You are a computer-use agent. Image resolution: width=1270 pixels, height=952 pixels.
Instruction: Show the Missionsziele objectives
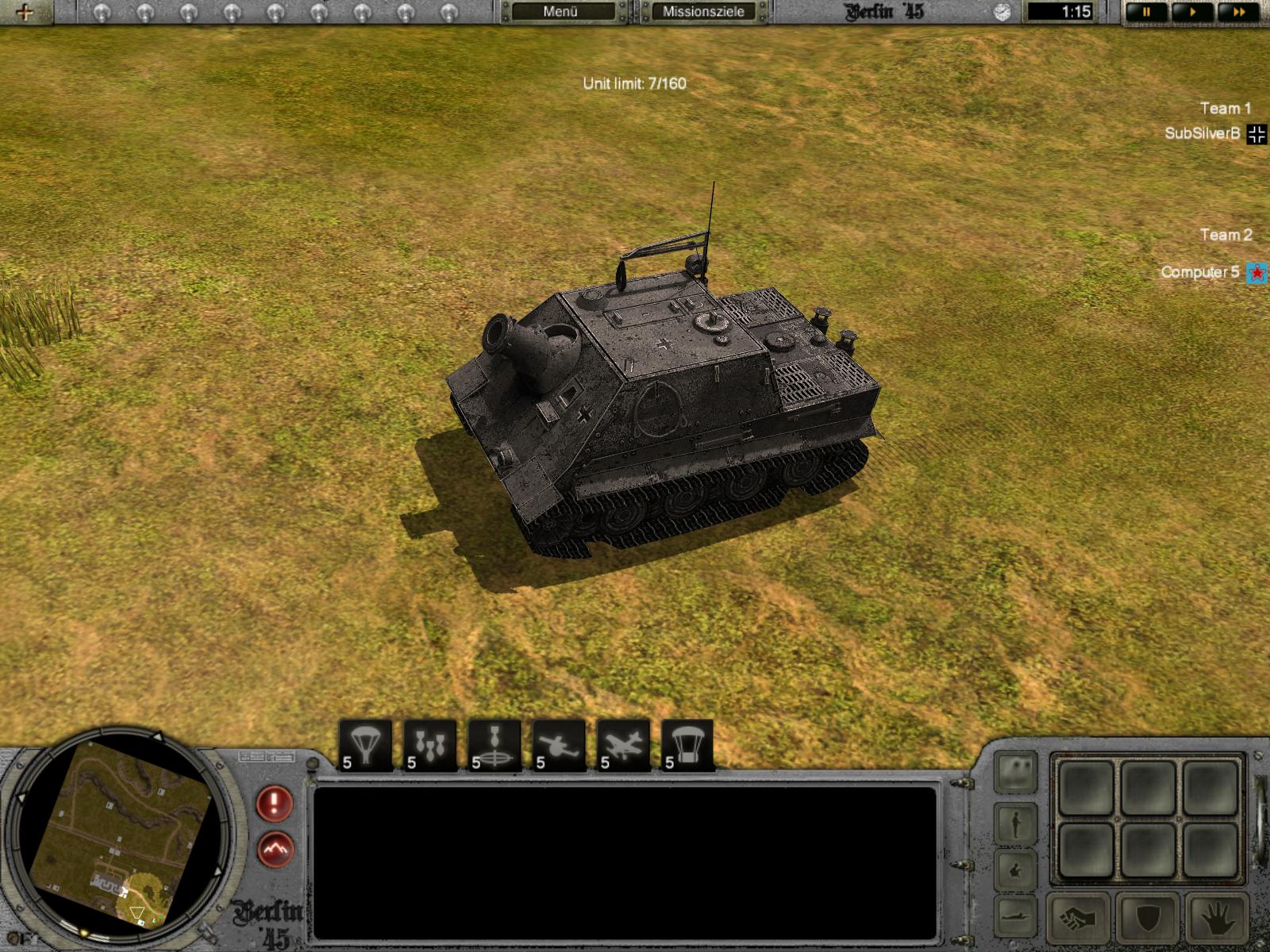(x=703, y=12)
